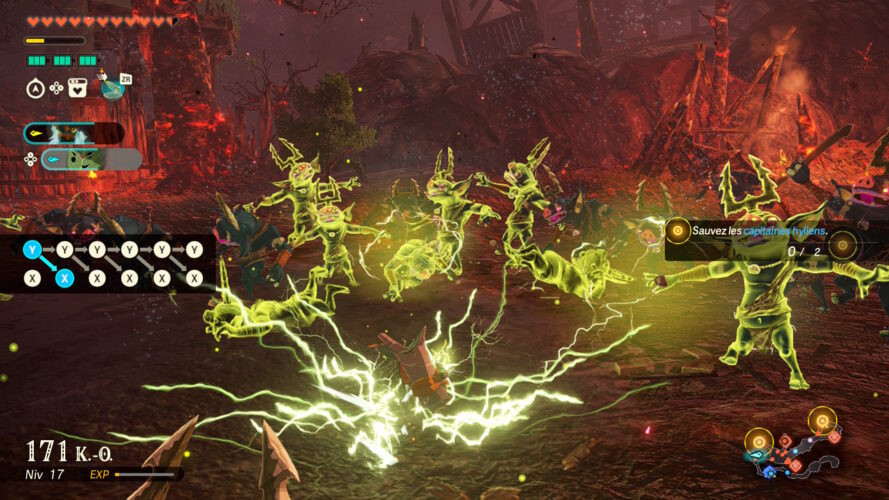Select the heart item box icon
The image size is (889, 500).
[x=77, y=88]
